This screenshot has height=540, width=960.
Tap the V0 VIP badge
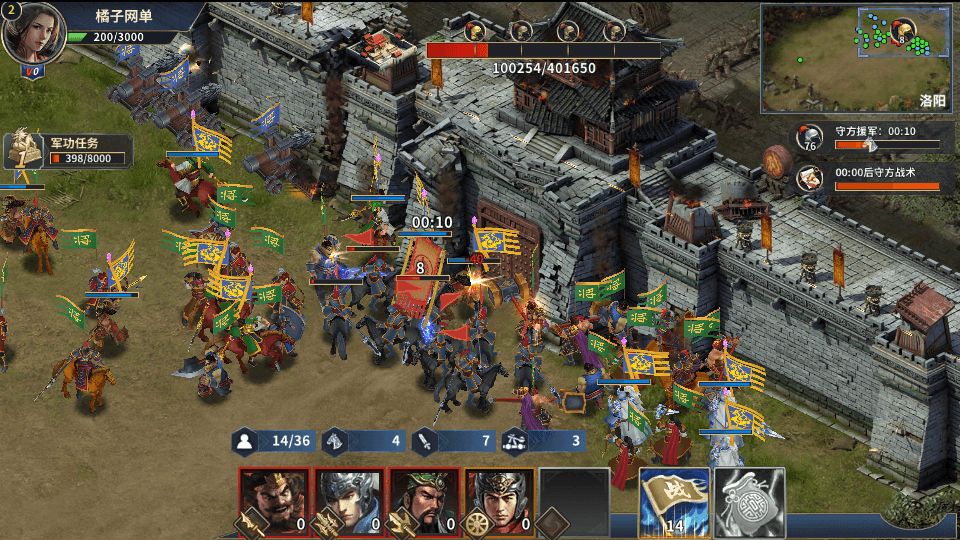(33, 72)
